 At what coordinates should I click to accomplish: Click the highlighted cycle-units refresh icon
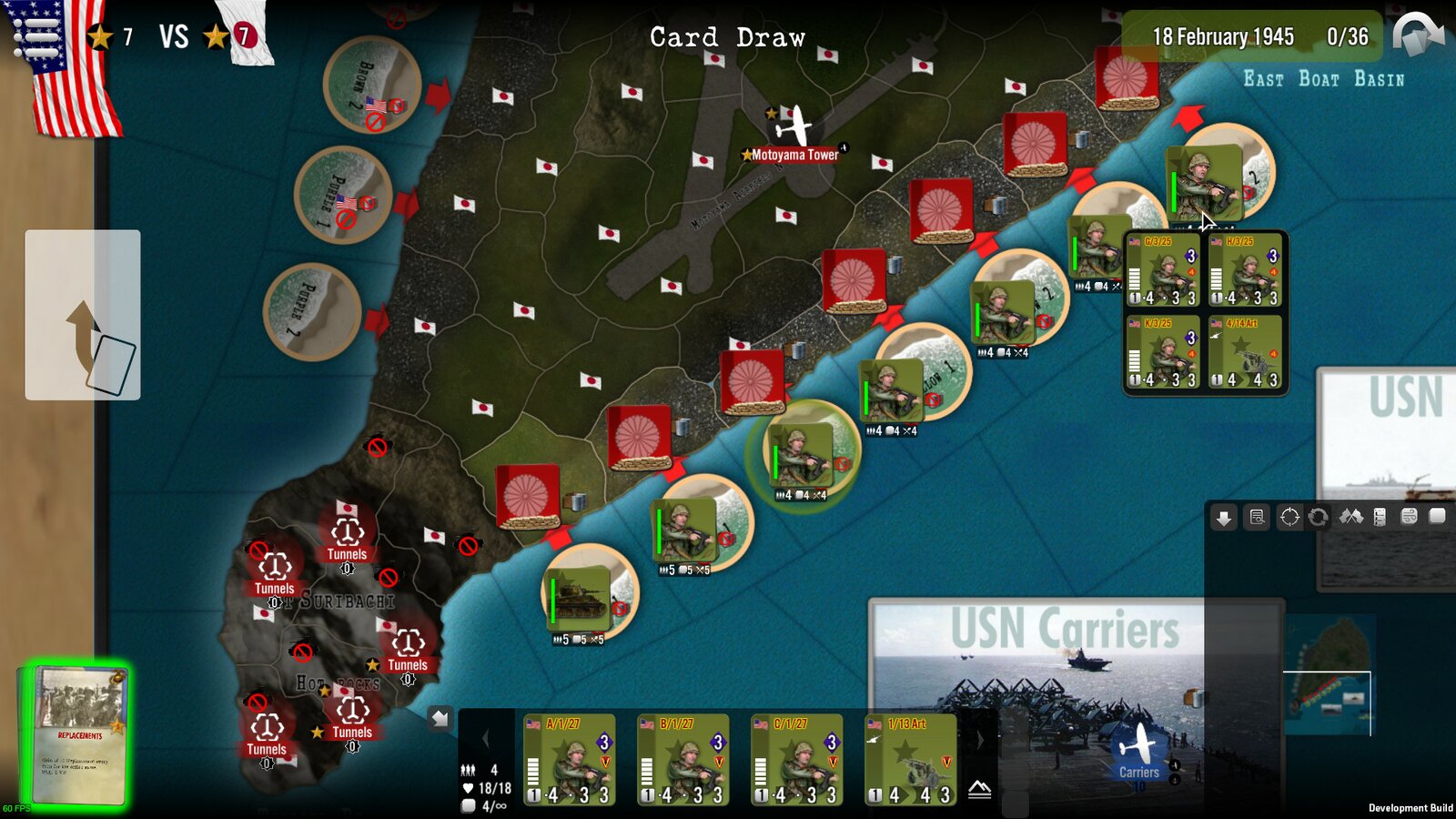pos(1319,517)
